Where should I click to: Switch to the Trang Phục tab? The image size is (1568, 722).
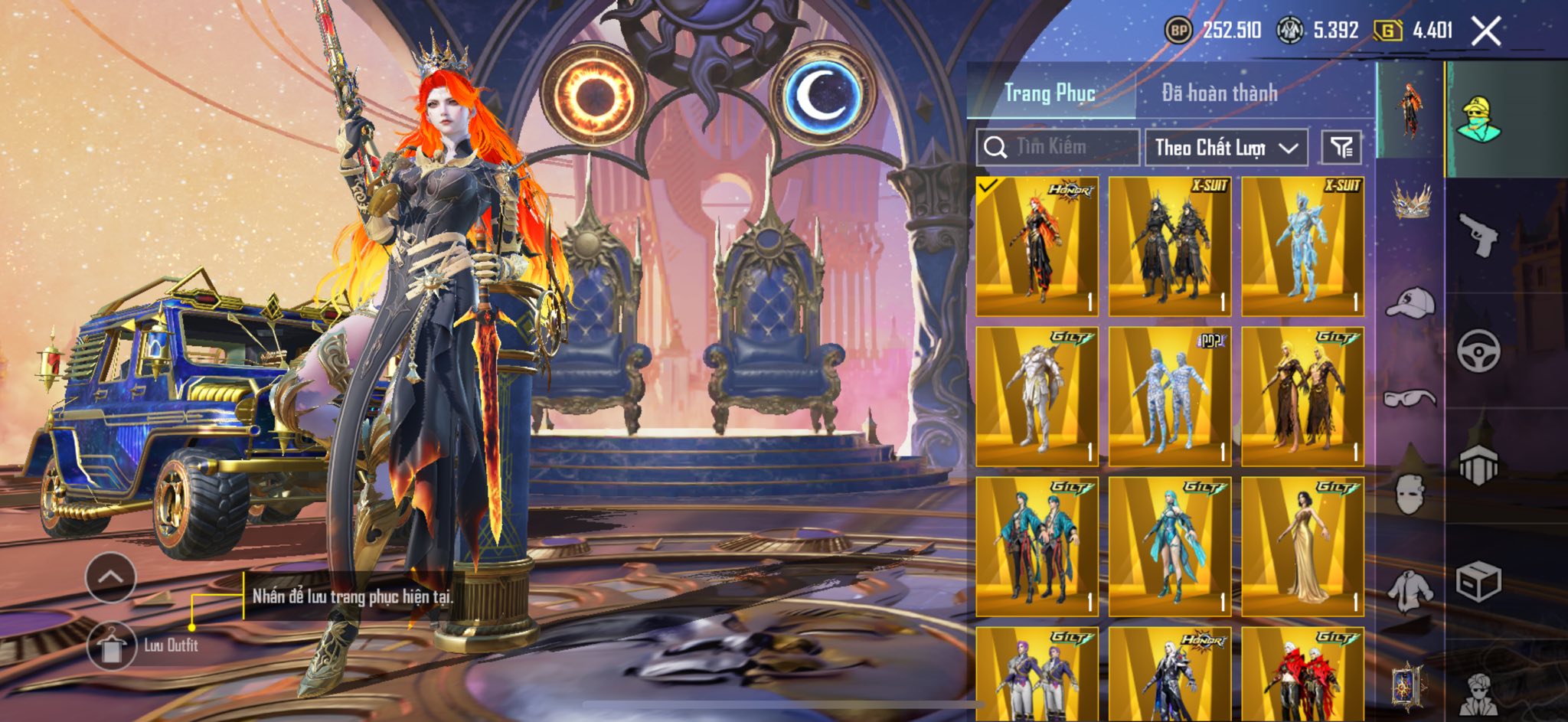(x=1050, y=93)
